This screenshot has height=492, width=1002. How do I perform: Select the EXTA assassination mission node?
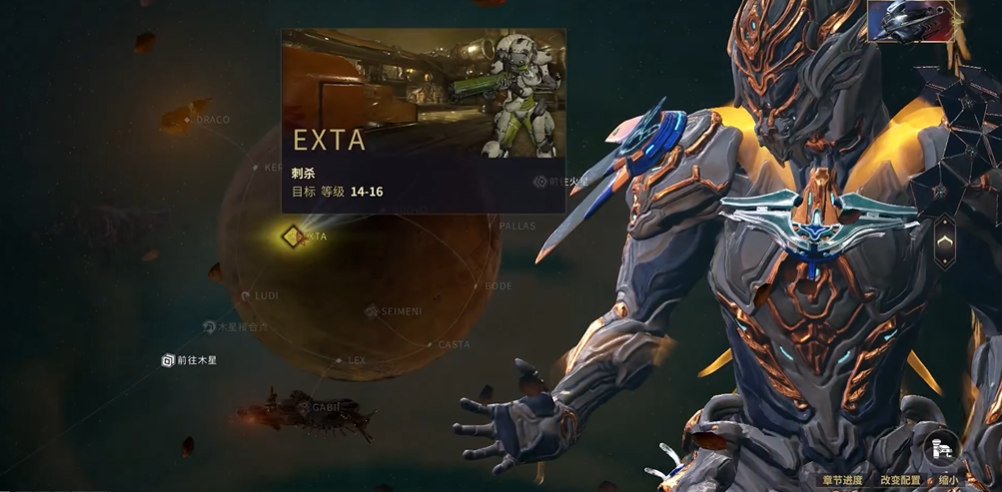click(291, 237)
